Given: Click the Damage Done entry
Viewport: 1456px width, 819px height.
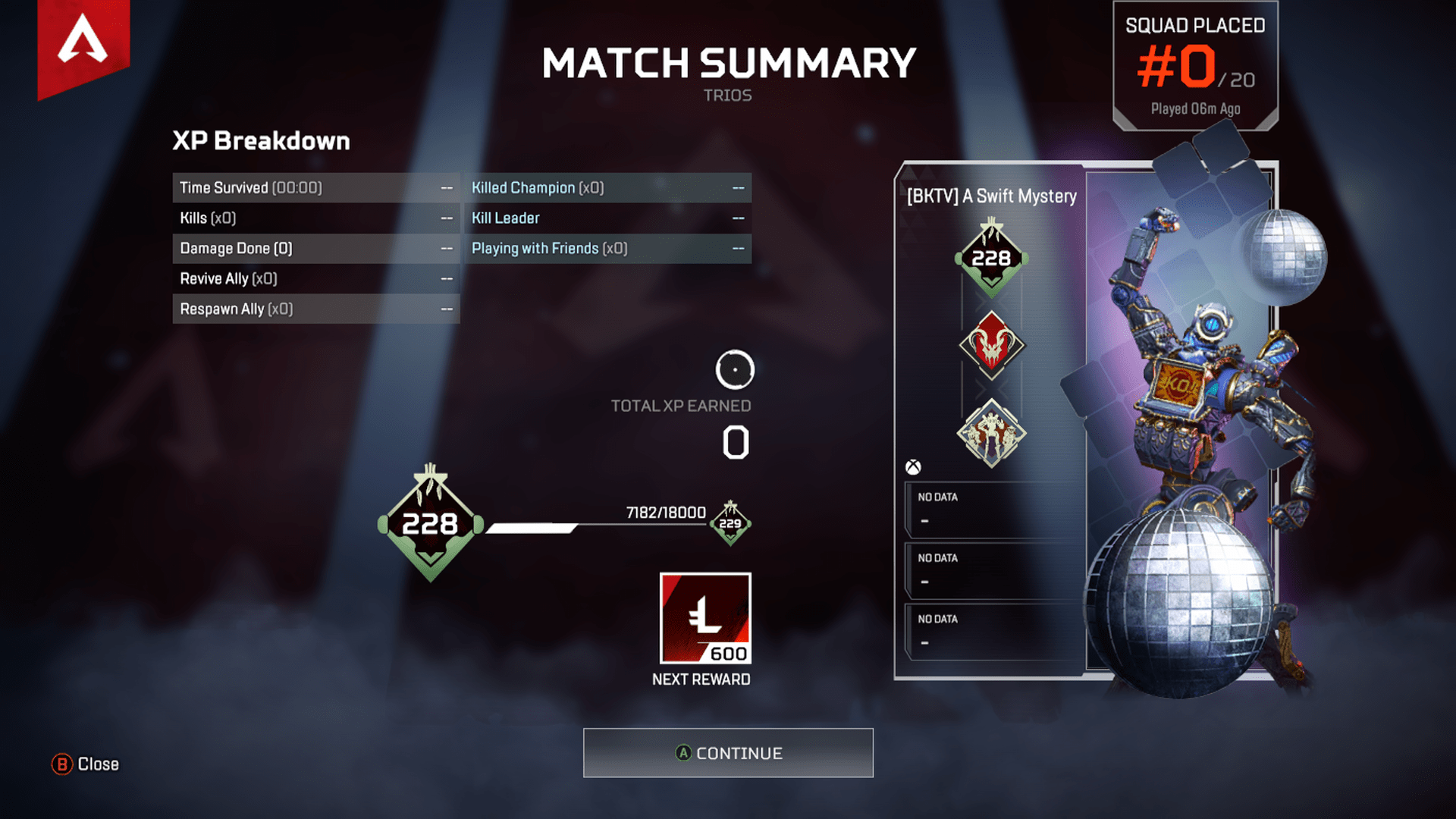Looking at the screenshot, I should (316, 248).
